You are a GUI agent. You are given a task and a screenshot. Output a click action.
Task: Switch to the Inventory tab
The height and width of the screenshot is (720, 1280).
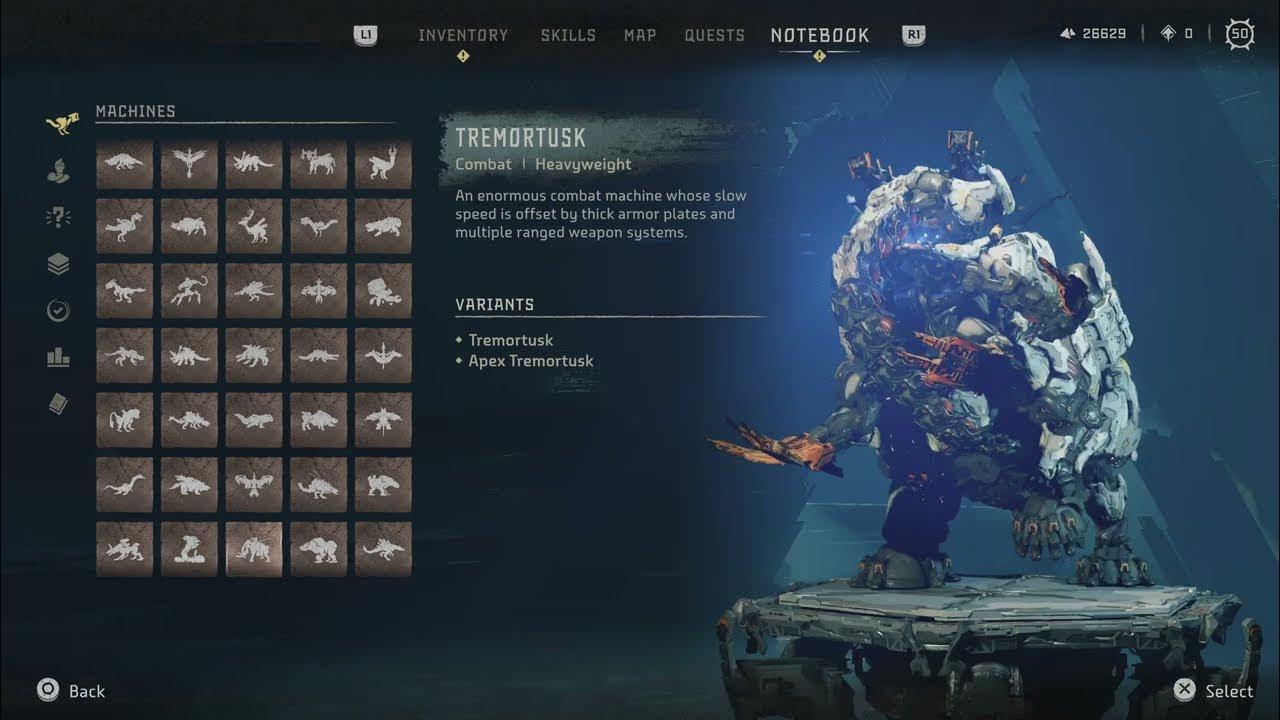click(x=463, y=36)
